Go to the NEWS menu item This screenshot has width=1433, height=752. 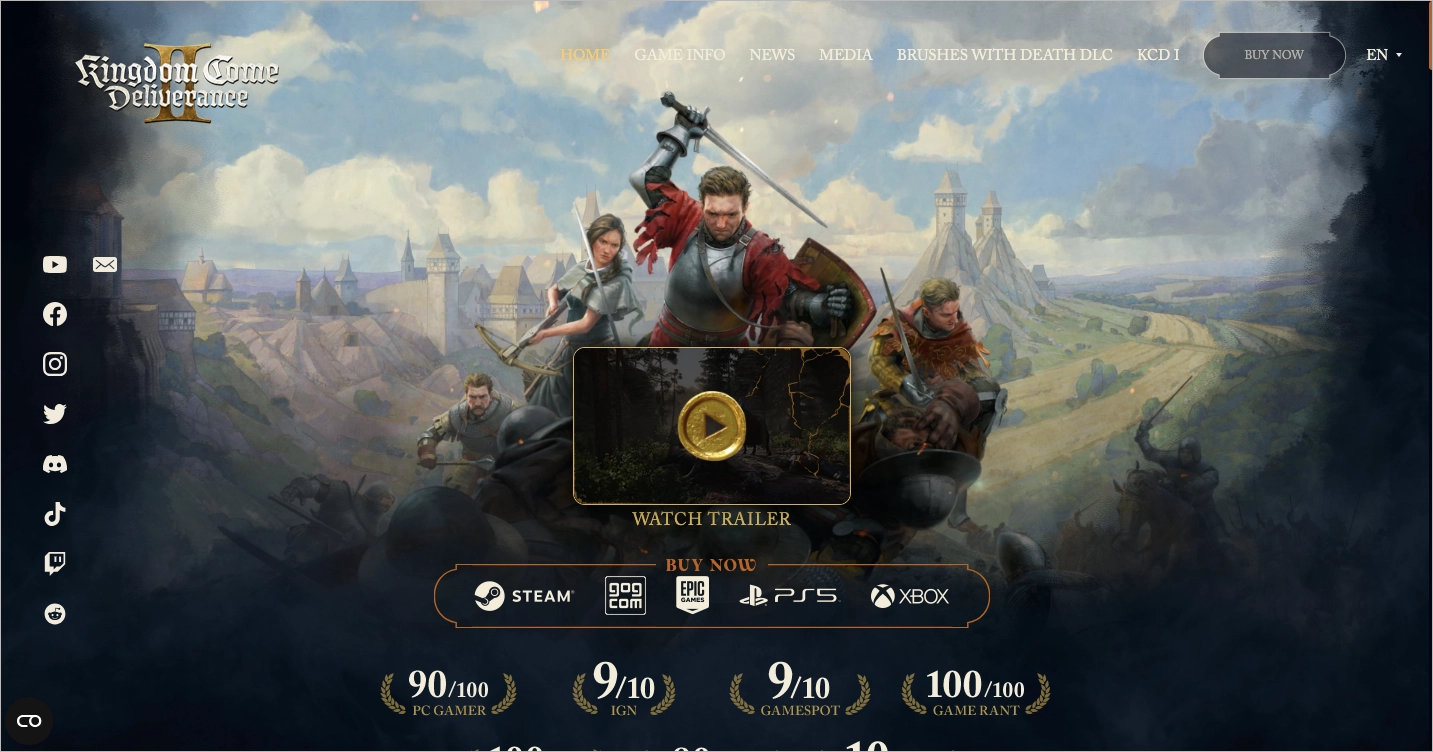772,55
